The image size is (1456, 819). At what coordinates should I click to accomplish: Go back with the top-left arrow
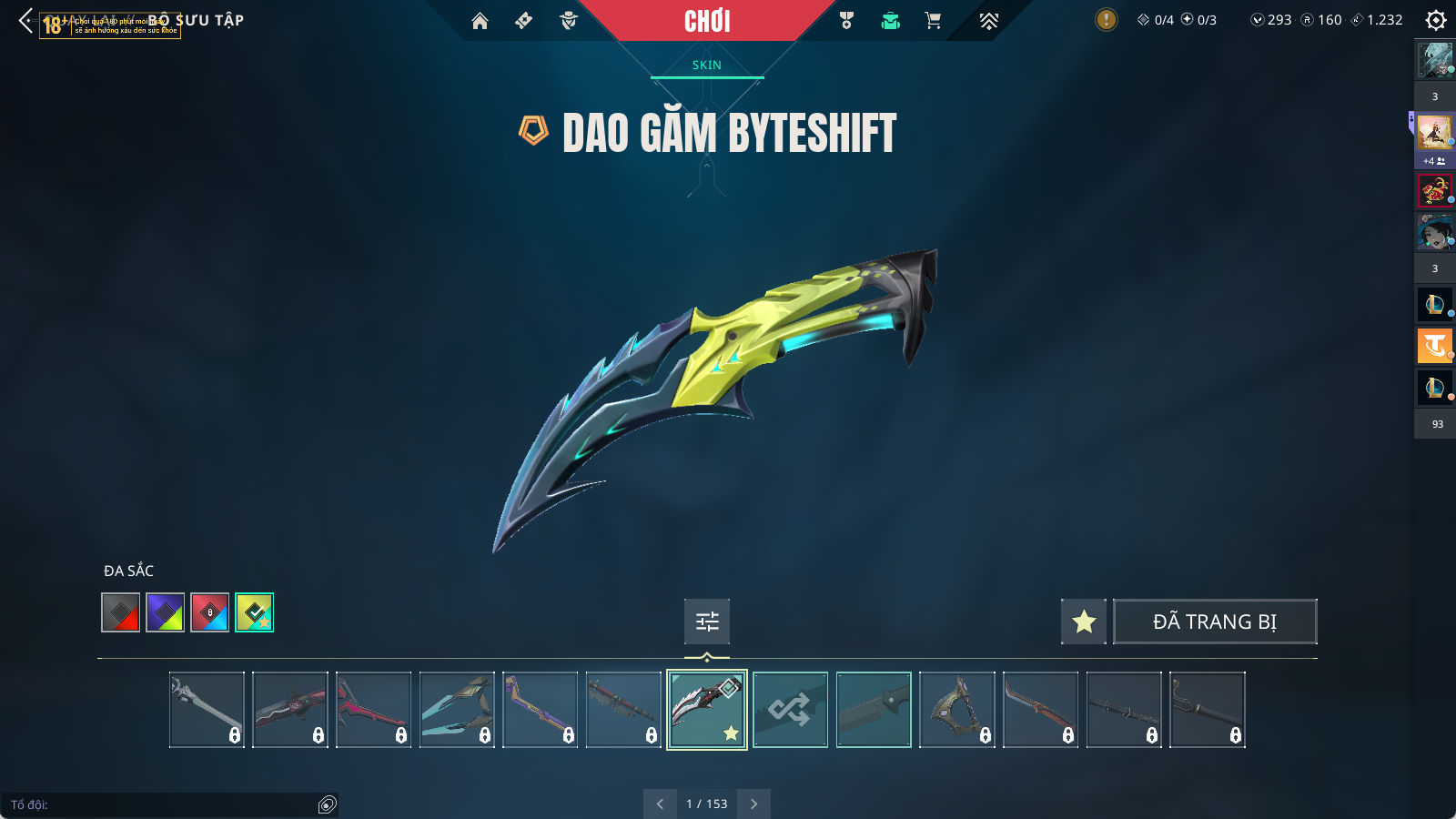coord(25,20)
